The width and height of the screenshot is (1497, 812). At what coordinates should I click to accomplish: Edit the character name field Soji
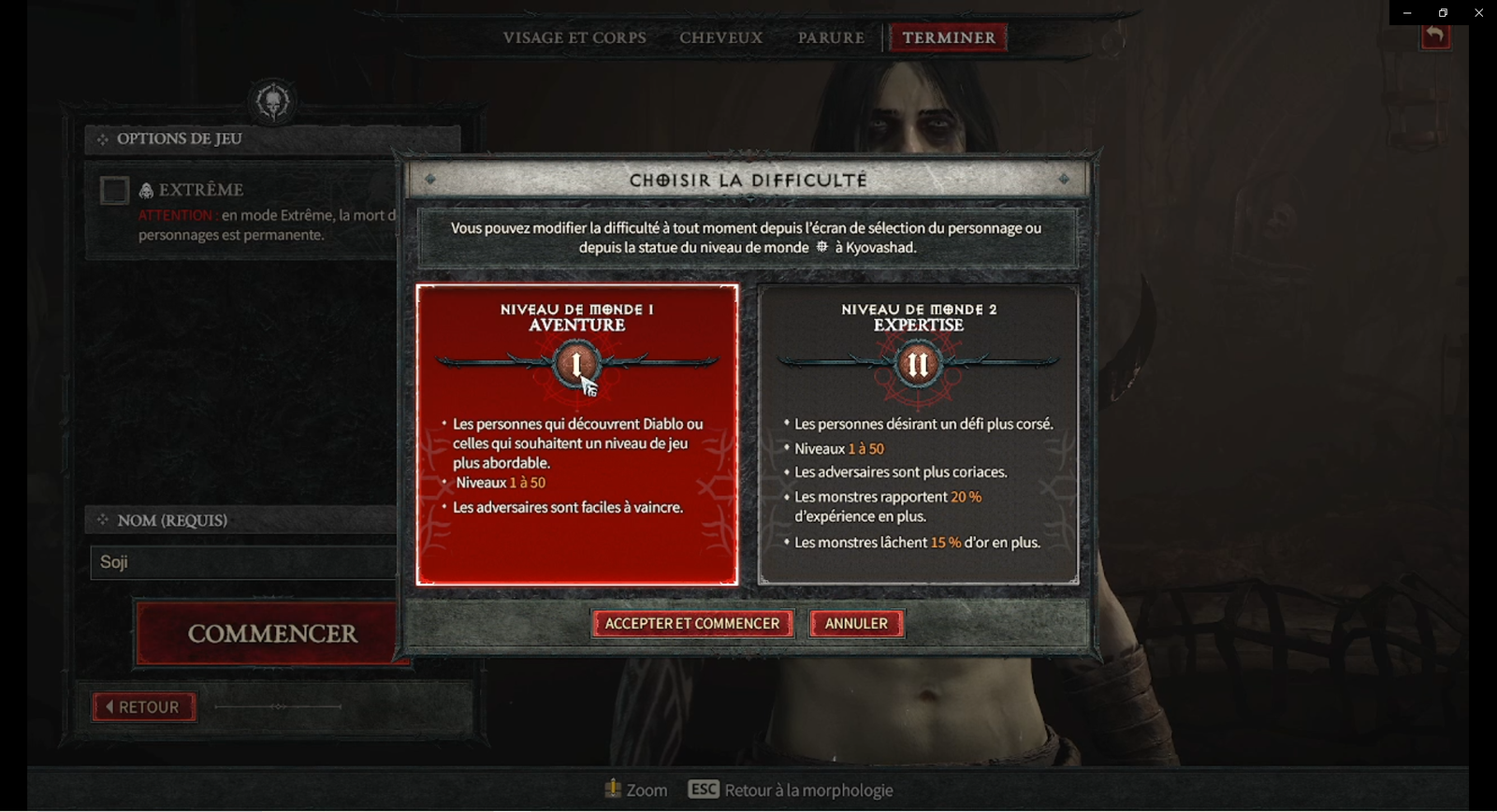243,562
